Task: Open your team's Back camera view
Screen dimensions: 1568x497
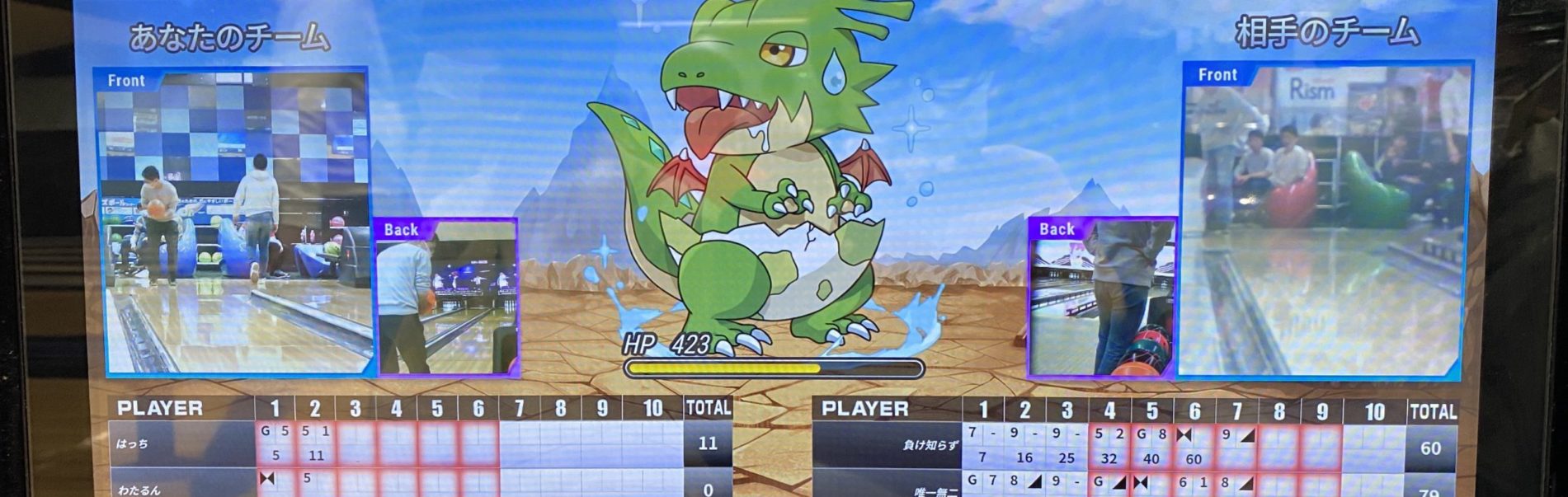Action: (x=447, y=297)
